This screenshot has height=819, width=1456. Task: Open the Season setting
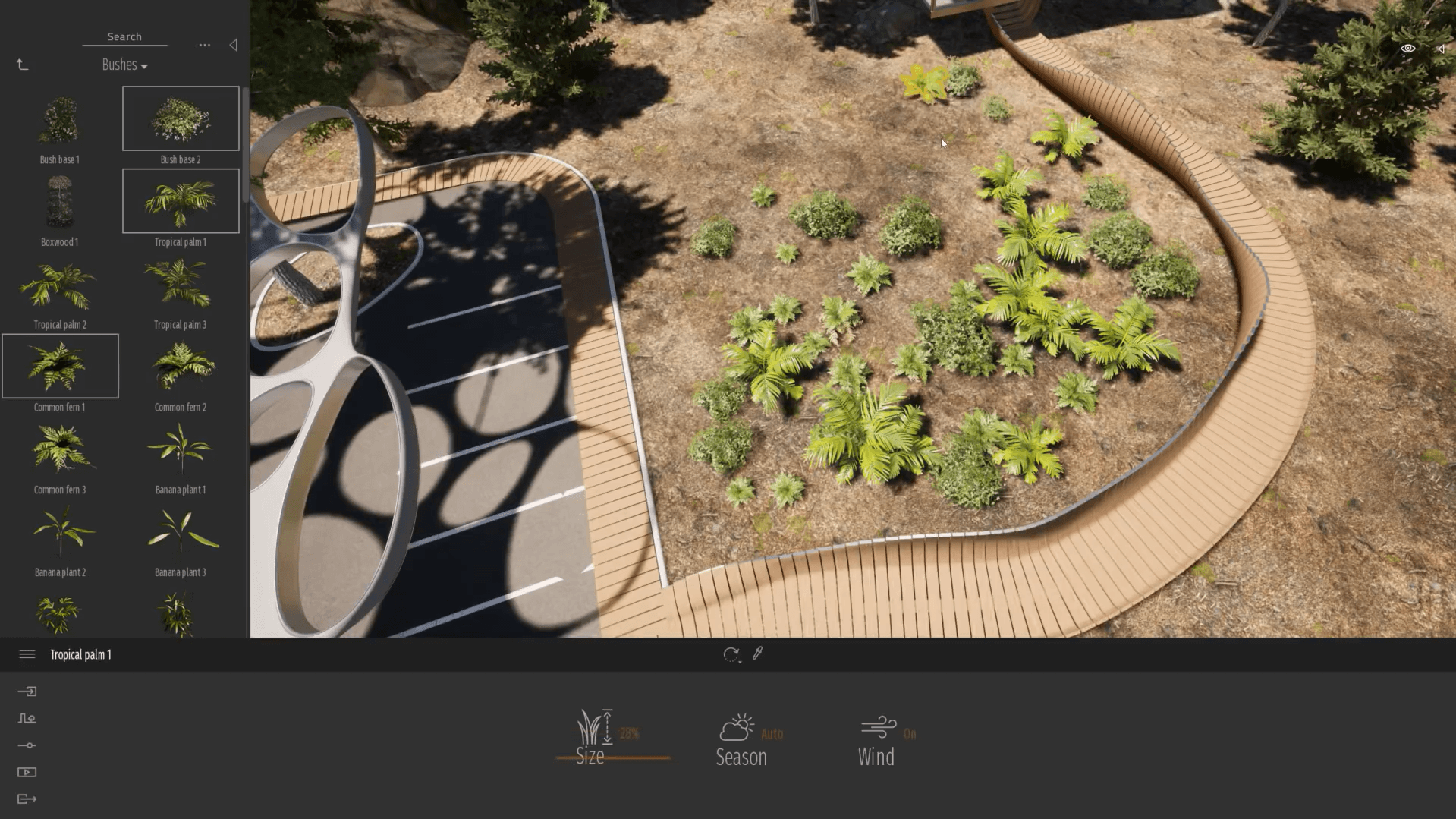[742, 740]
